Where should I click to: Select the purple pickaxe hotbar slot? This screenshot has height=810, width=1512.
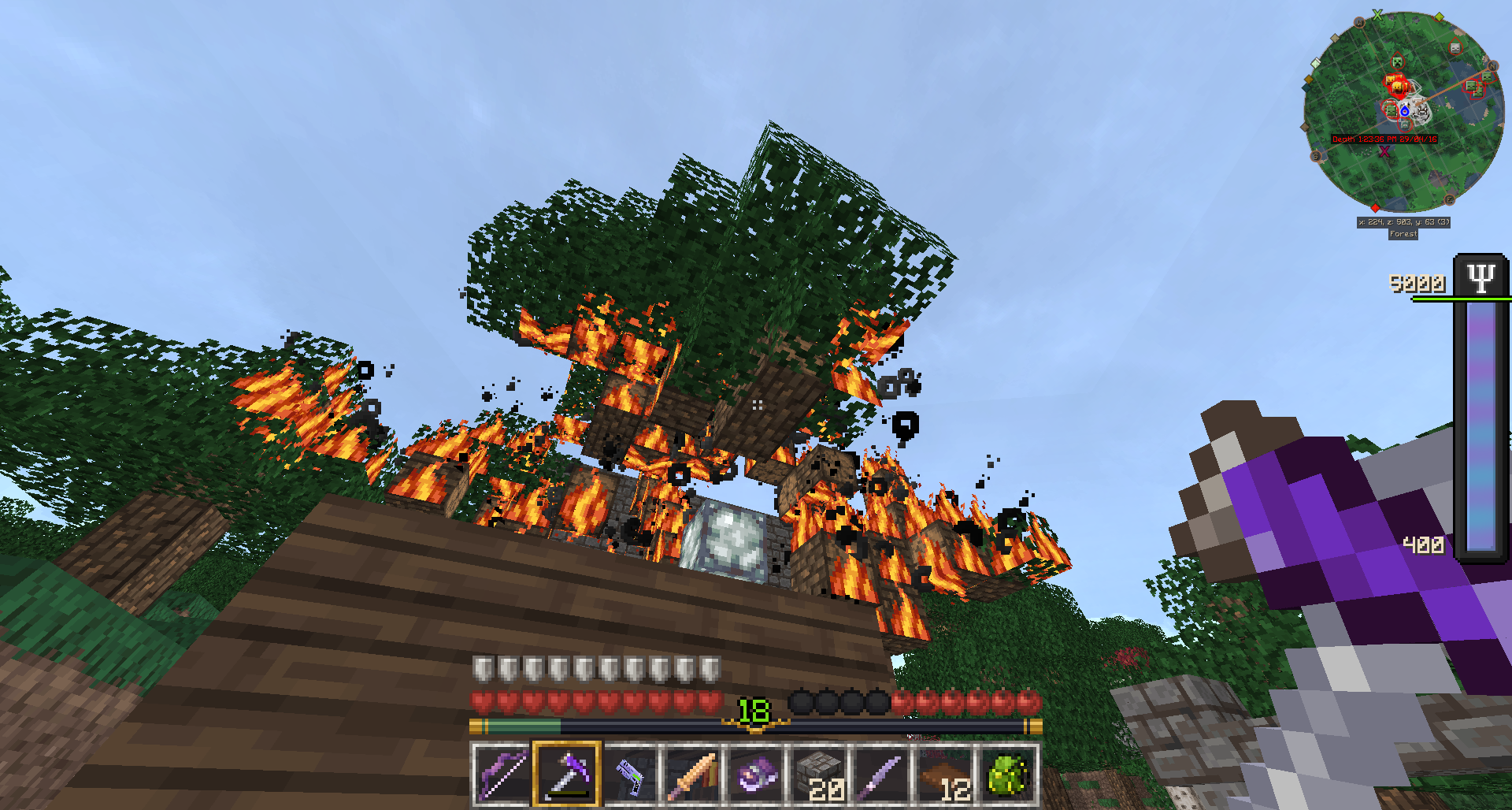(x=566, y=775)
